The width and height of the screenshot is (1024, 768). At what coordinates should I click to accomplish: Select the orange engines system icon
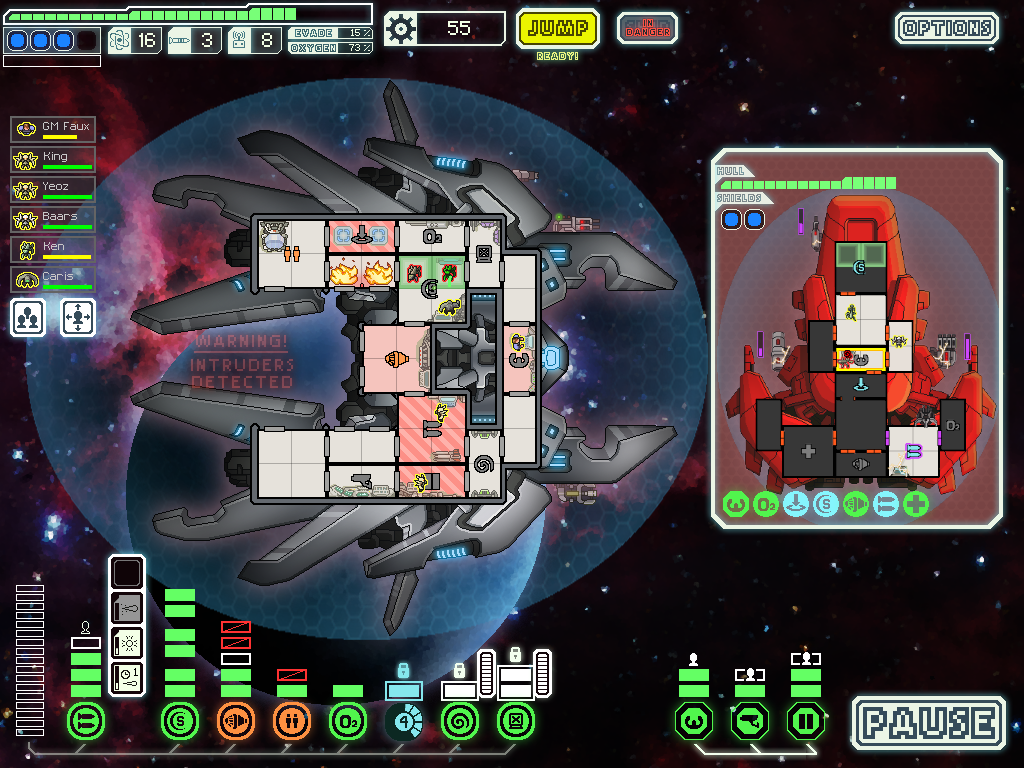point(236,721)
